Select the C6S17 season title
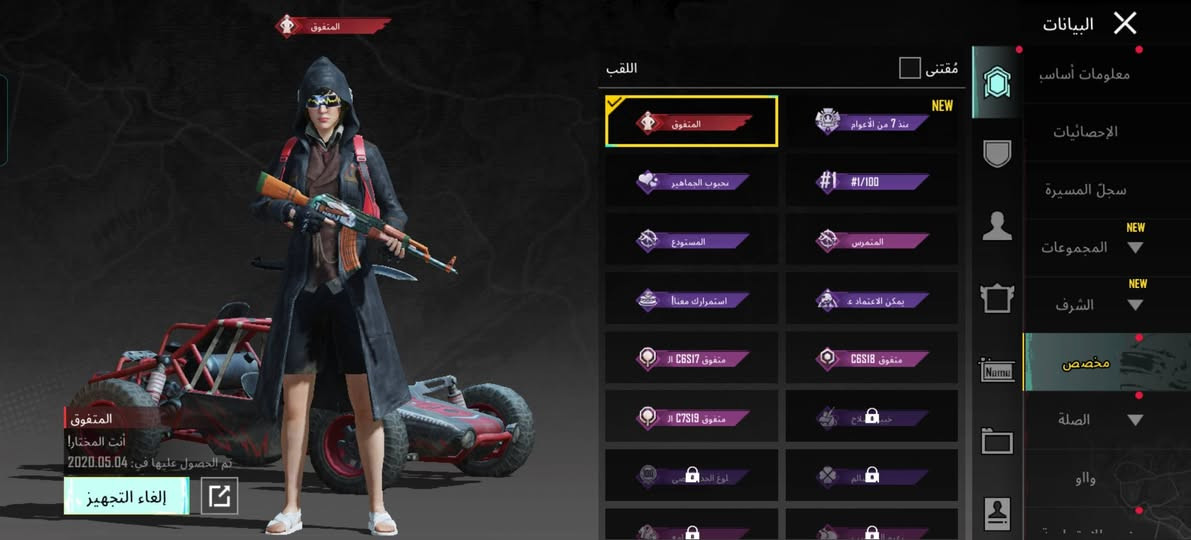The image size is (1191, 540). [692, 358]
